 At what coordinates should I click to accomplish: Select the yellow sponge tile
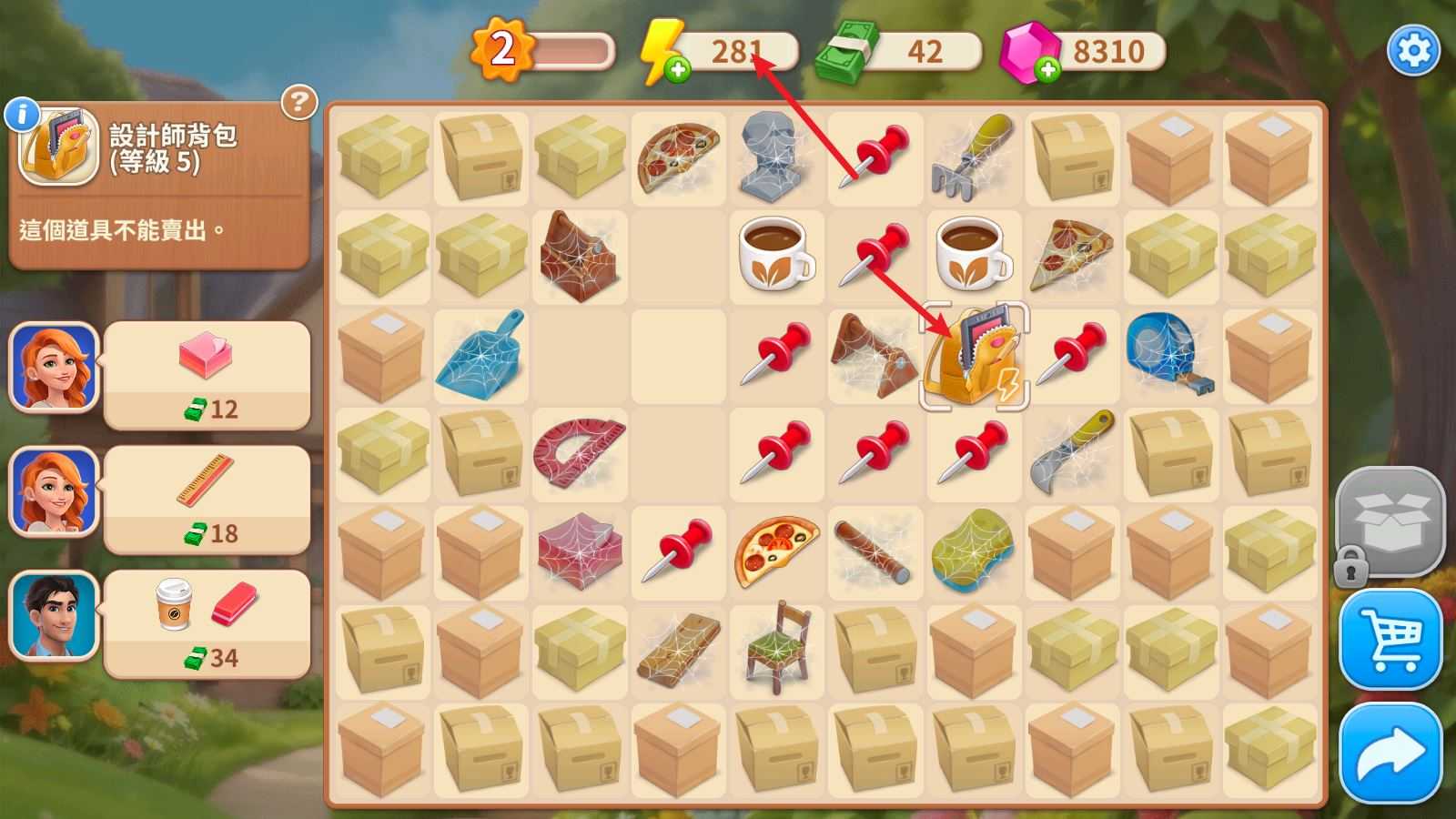(x=973, y=550)
